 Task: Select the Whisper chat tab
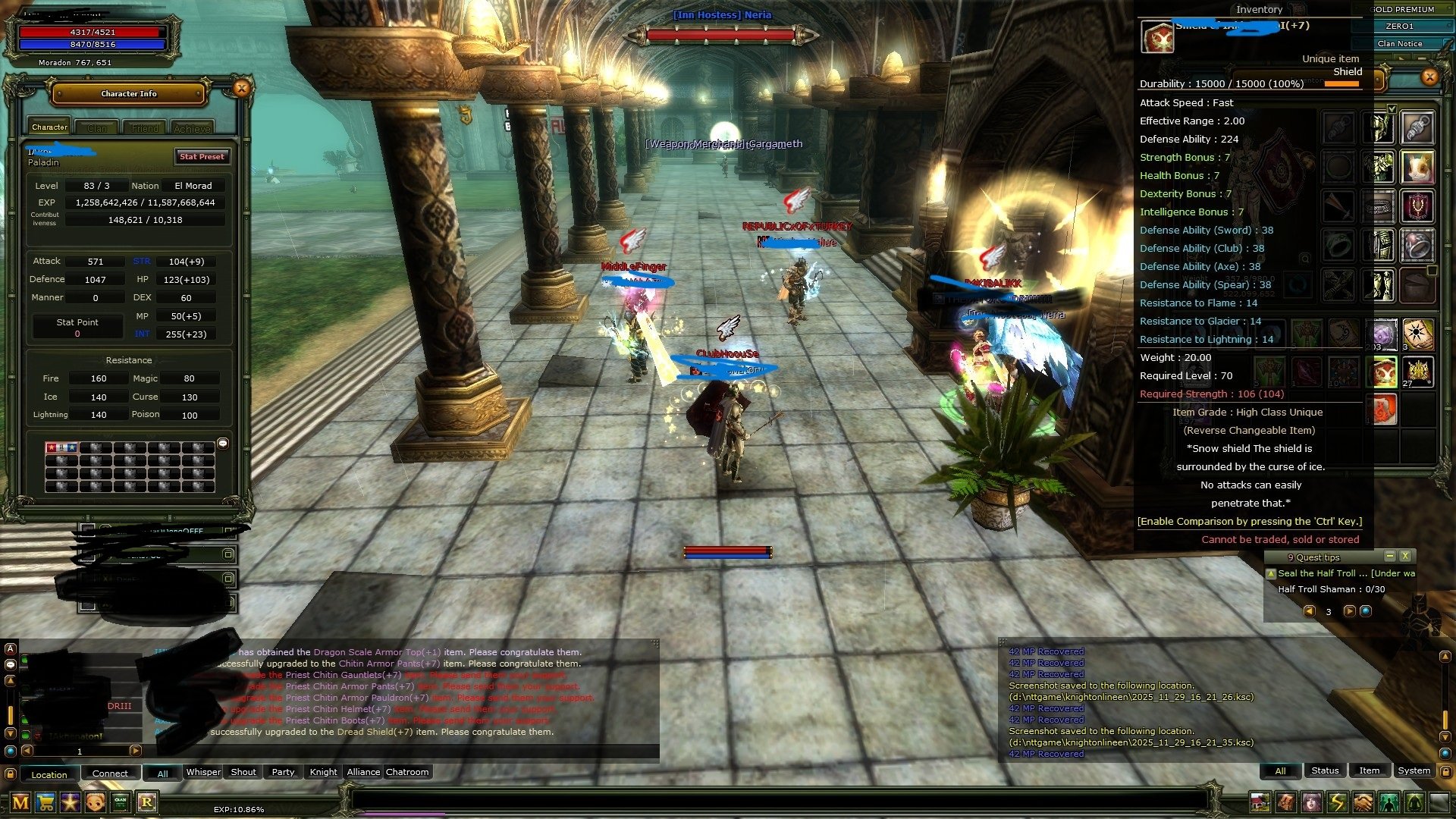click(x=203, y=772)
